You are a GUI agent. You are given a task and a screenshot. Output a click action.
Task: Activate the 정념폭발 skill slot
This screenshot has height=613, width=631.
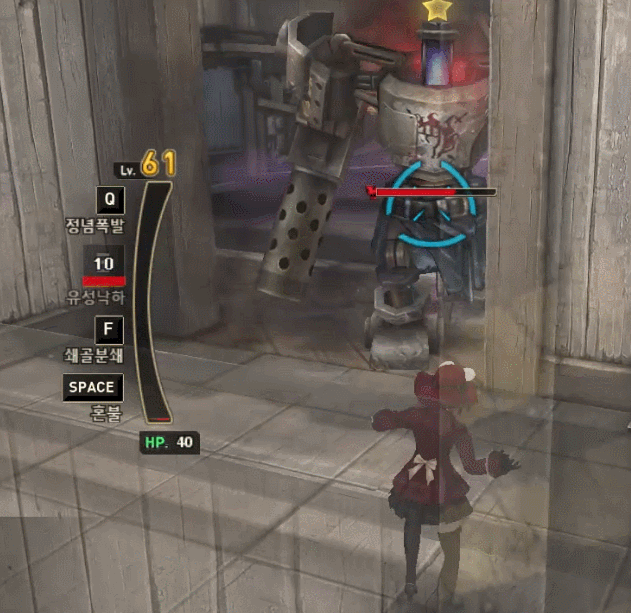point(110,199)
